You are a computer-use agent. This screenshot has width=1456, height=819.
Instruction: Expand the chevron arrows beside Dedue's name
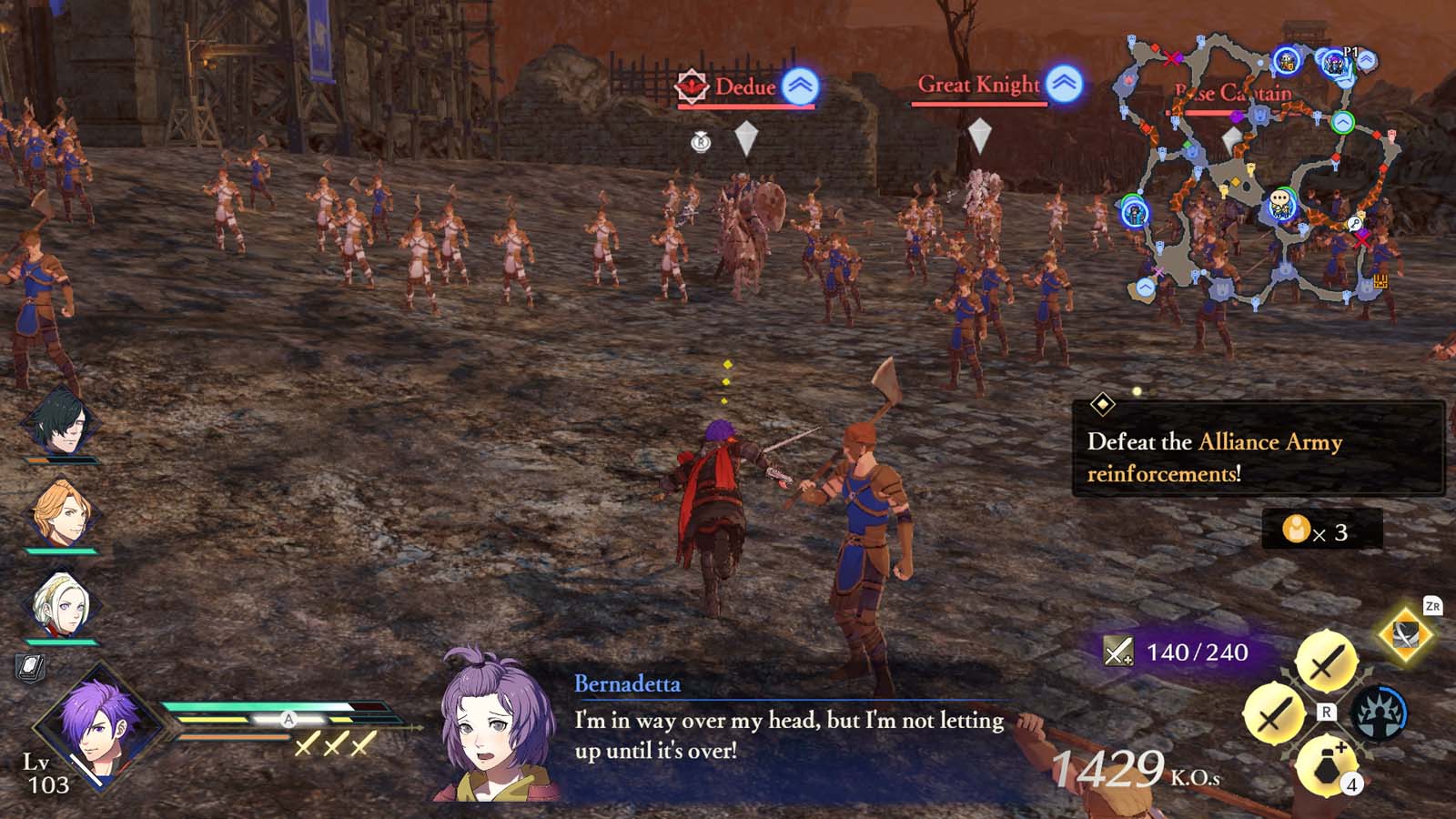click(x=799, y=86)
